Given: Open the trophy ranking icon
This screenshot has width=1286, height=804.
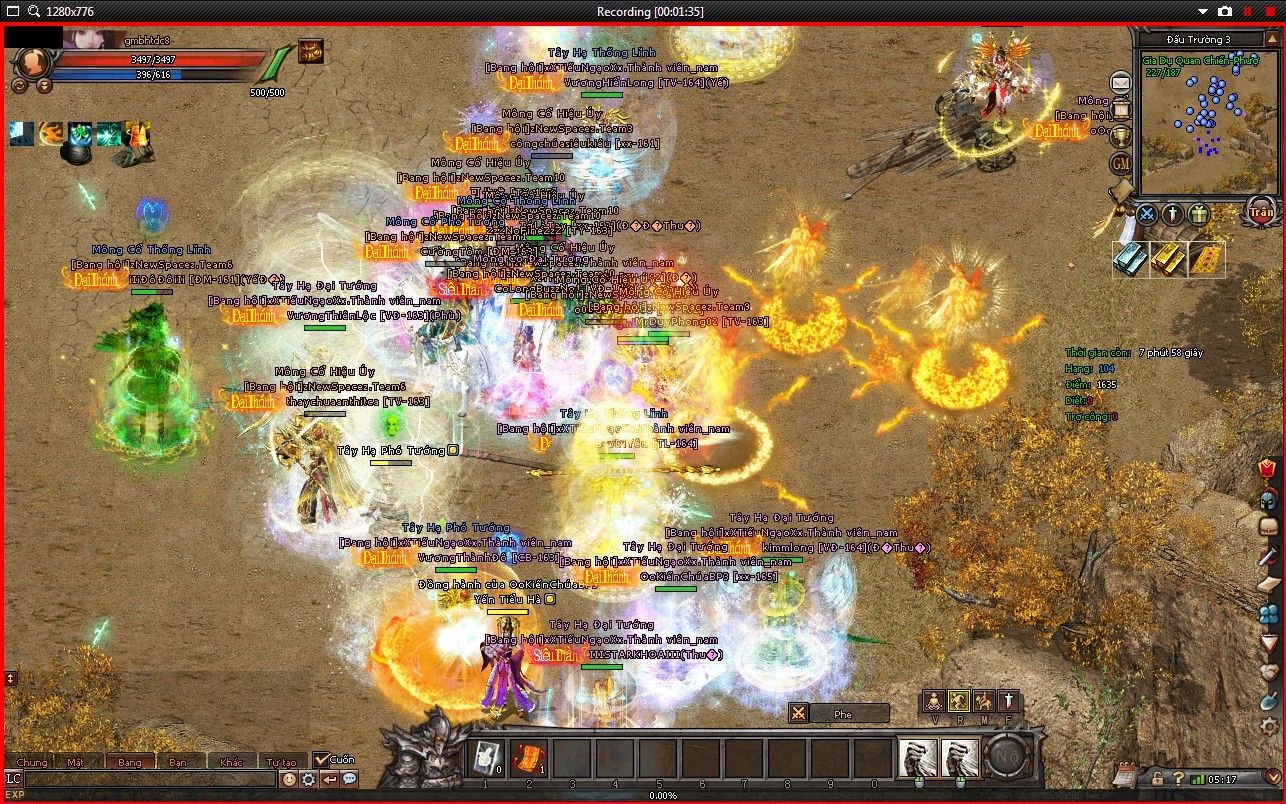Looking at the screenshot, I should point(1121,135).
